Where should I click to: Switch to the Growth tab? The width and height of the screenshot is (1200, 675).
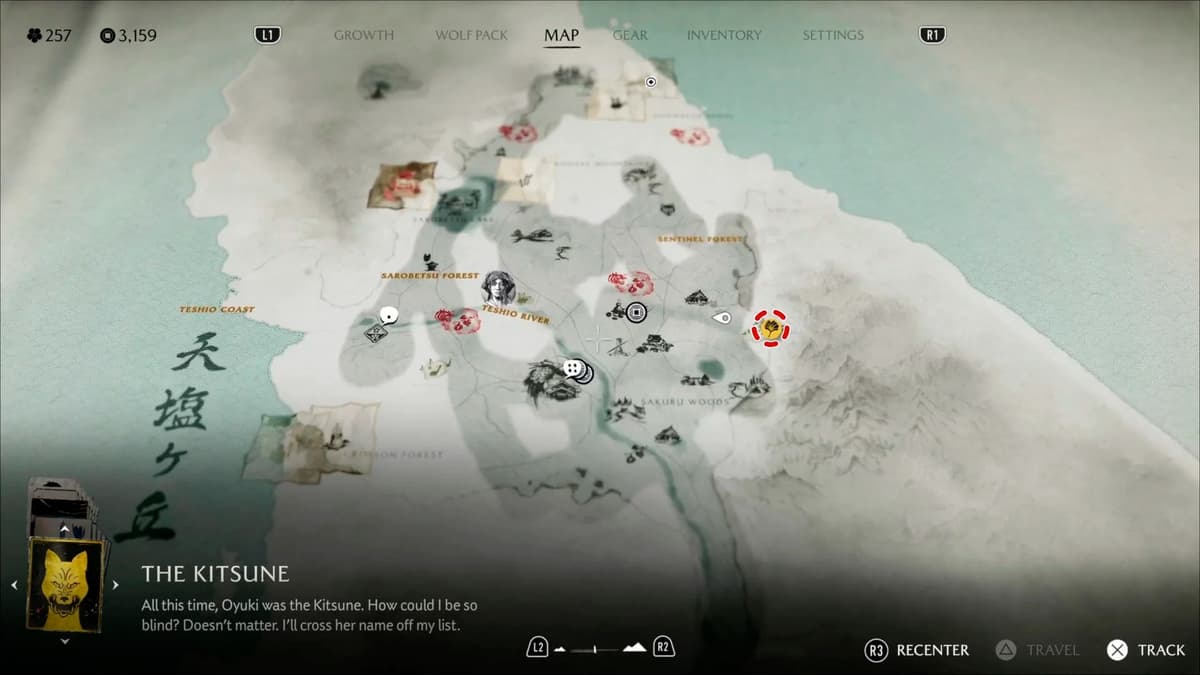coord(363,35)
